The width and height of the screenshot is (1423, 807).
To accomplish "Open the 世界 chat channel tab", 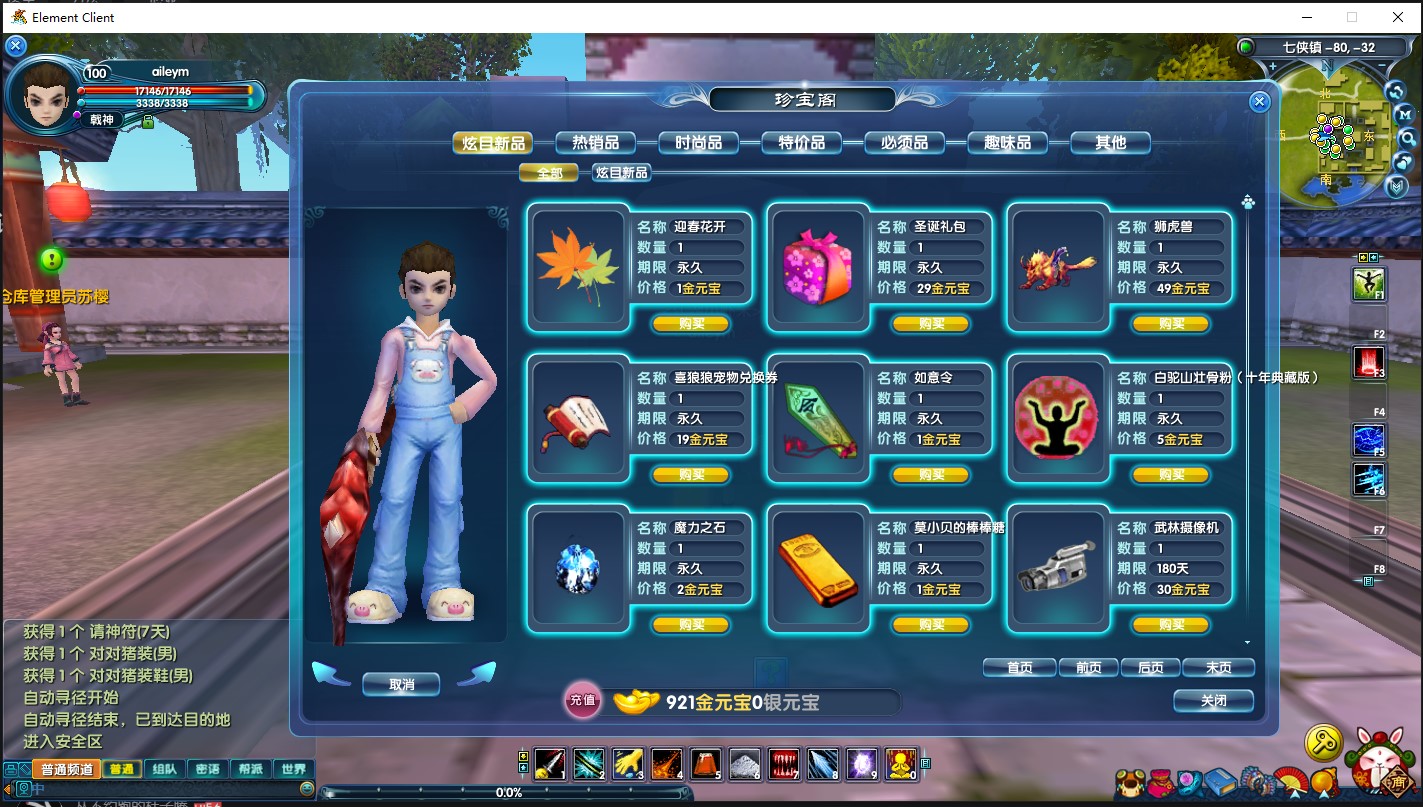I will pos(294,769).
